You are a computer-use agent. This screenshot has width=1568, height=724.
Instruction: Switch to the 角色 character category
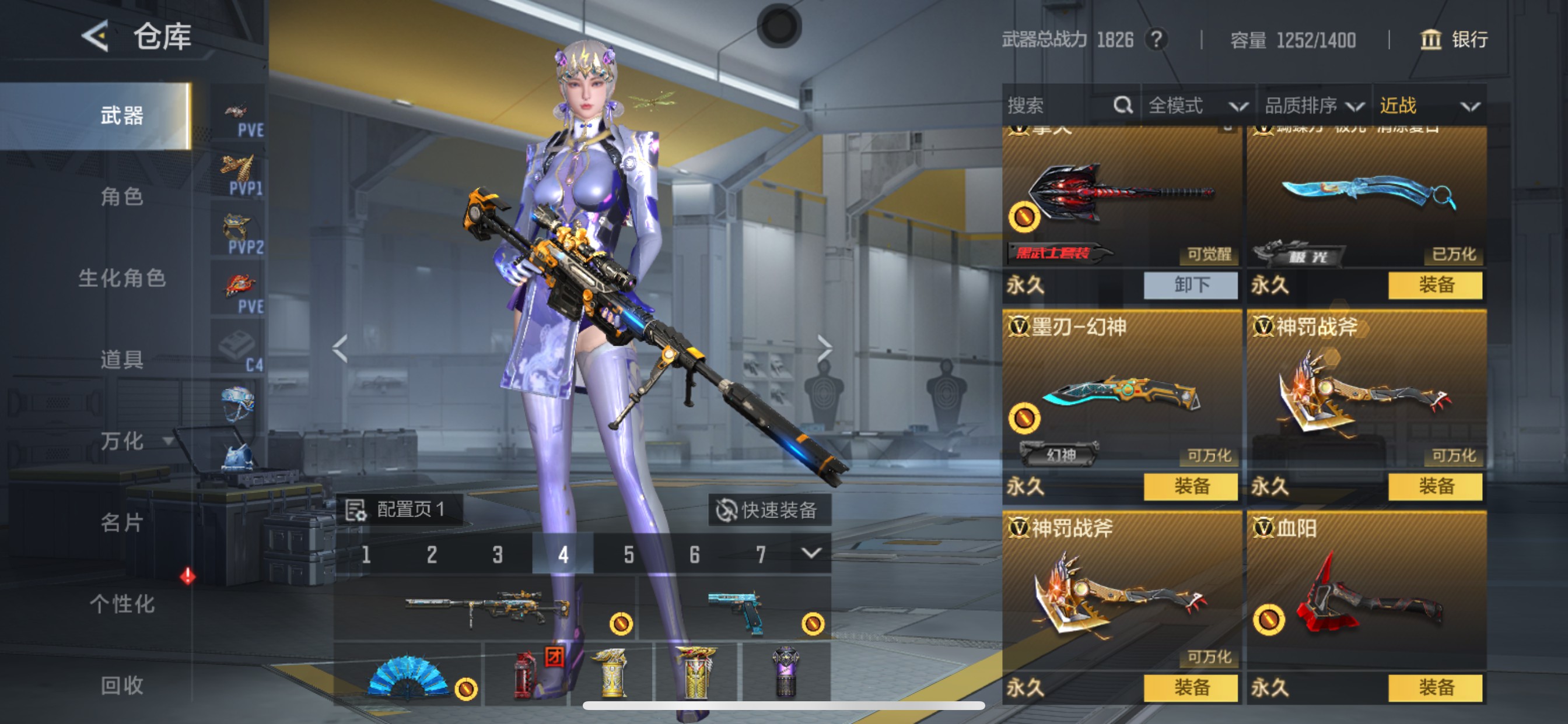pos(122,196)
